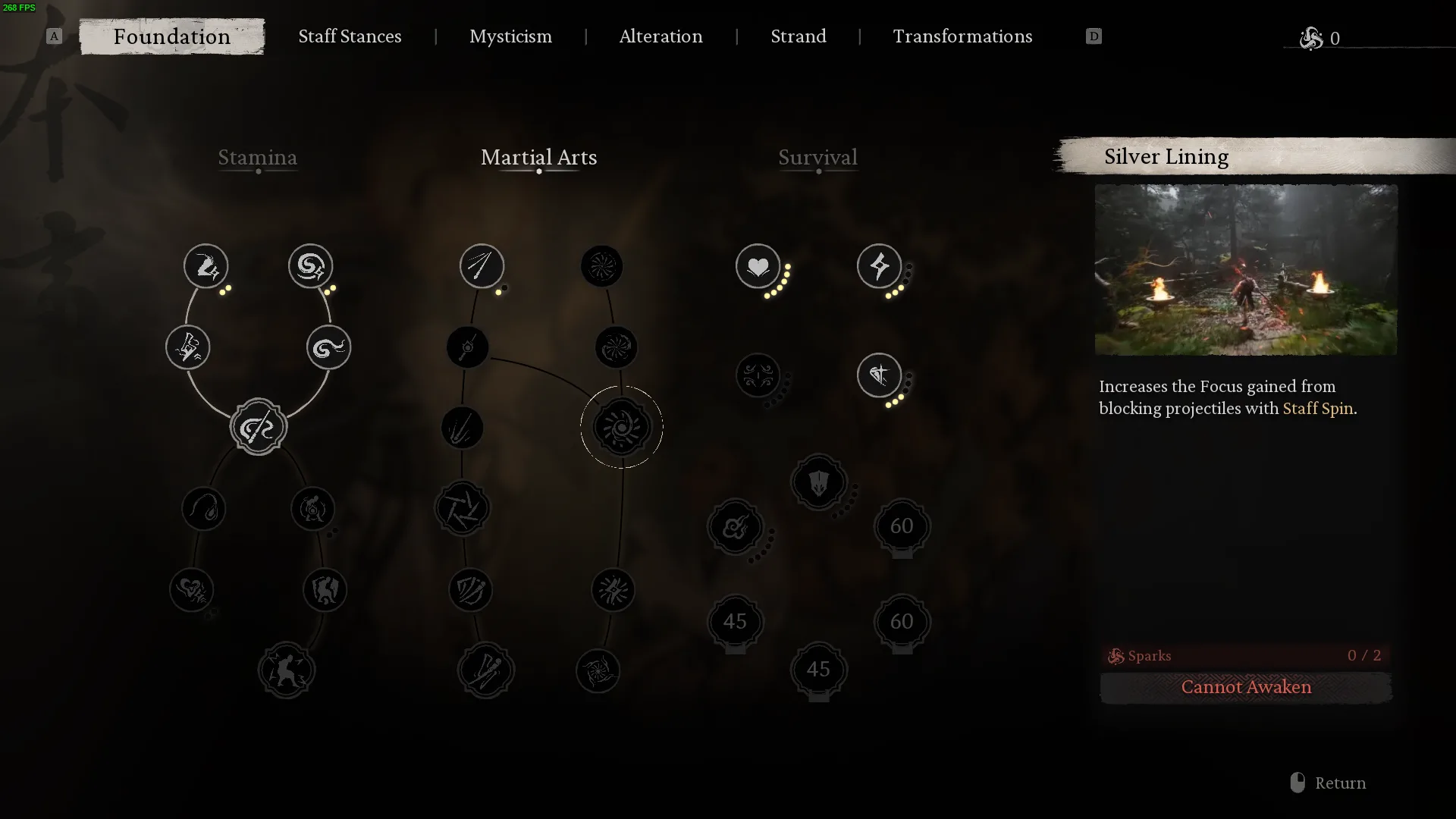Select the heart-shaped Survival skill node
The width and height of the screenshot is (1456, 819).
pyautogui.click(x=758, y=266)
